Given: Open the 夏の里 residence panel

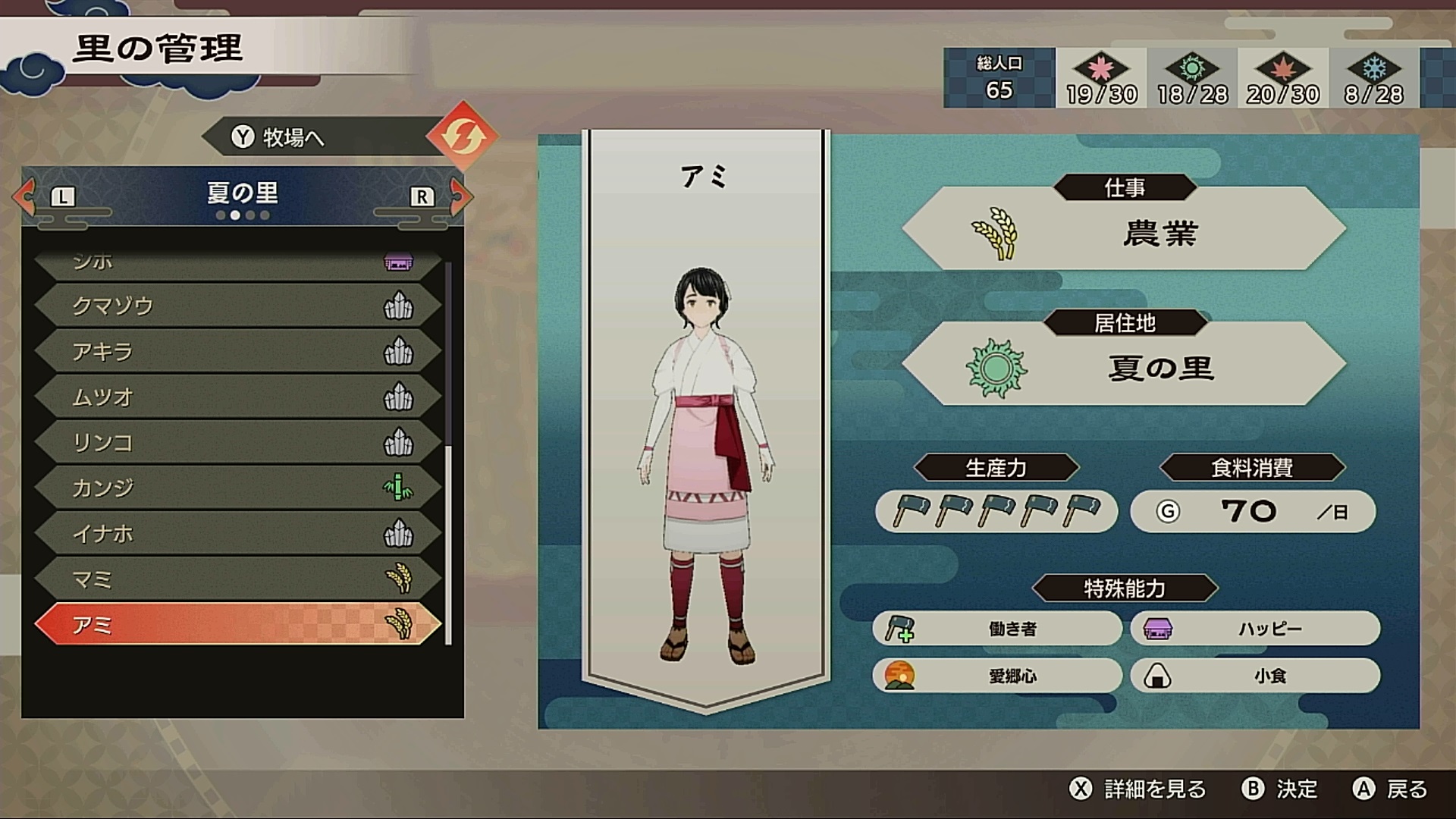Looking at the screenshot, I should [1124, 369].
